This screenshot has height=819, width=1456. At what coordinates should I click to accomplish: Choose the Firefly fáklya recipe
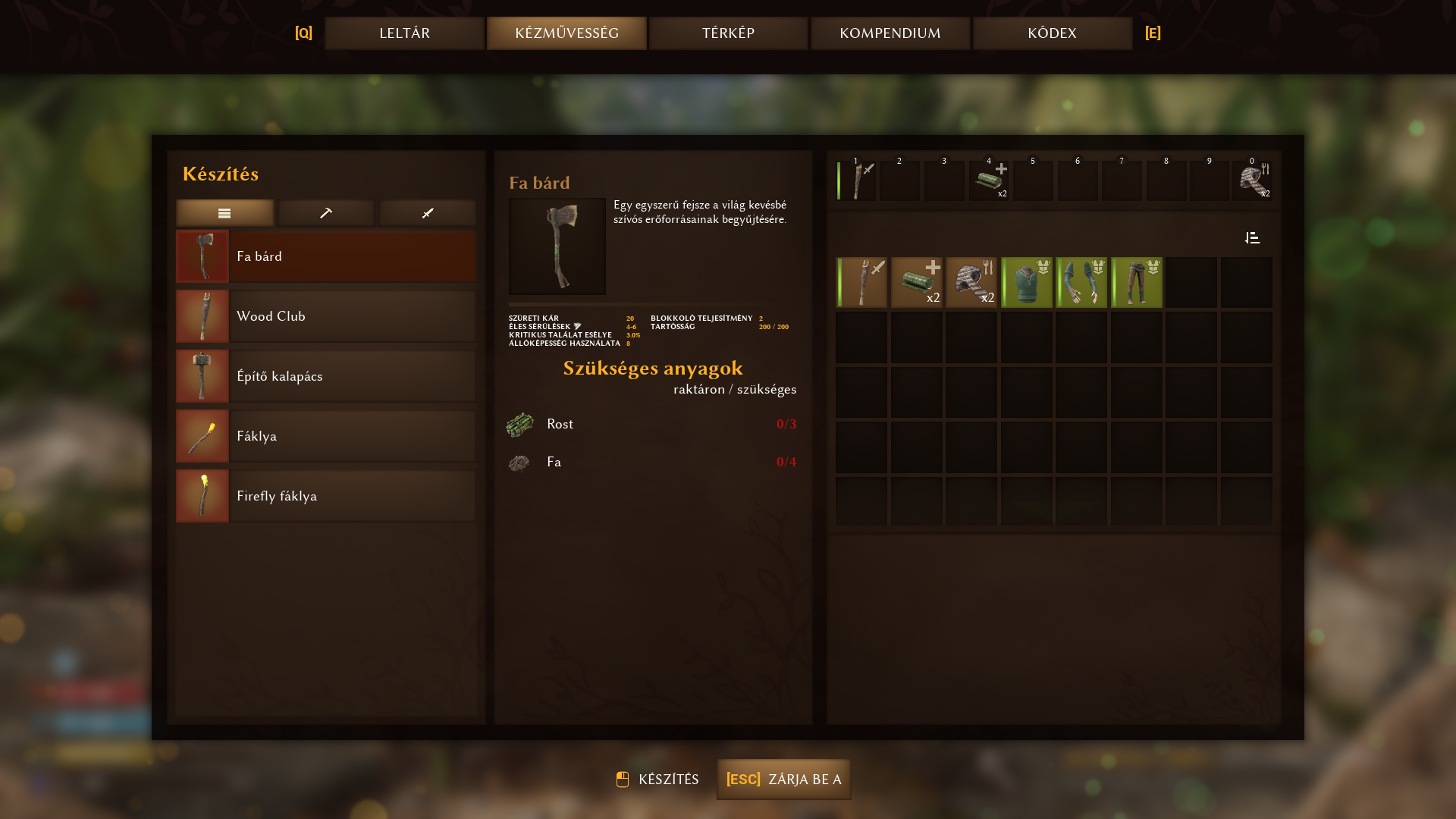(326, 496)
